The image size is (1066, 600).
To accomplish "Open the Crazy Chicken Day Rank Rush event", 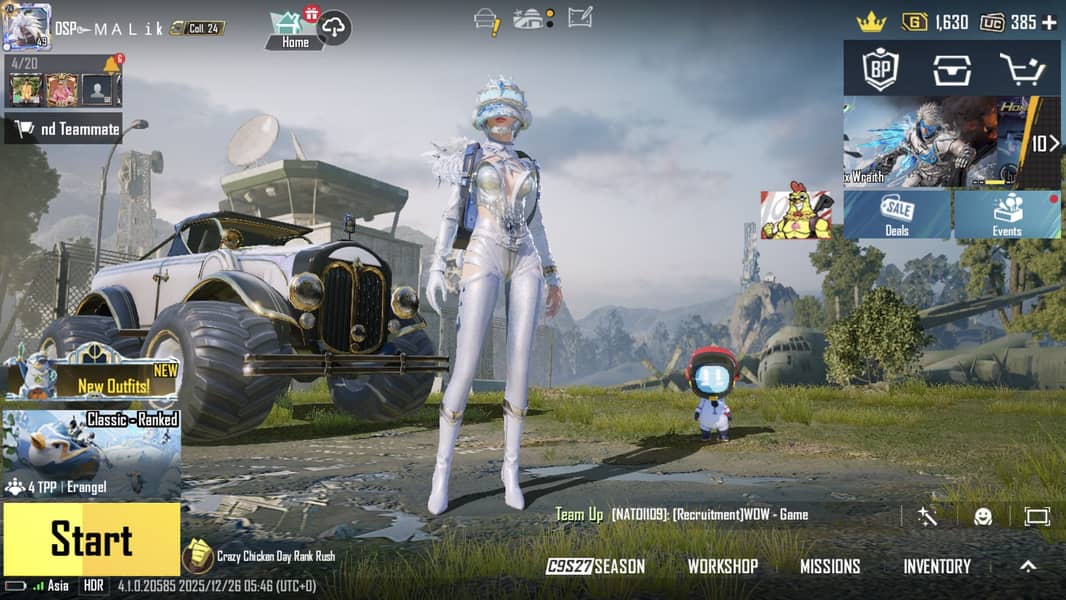I will coord(260,556).
